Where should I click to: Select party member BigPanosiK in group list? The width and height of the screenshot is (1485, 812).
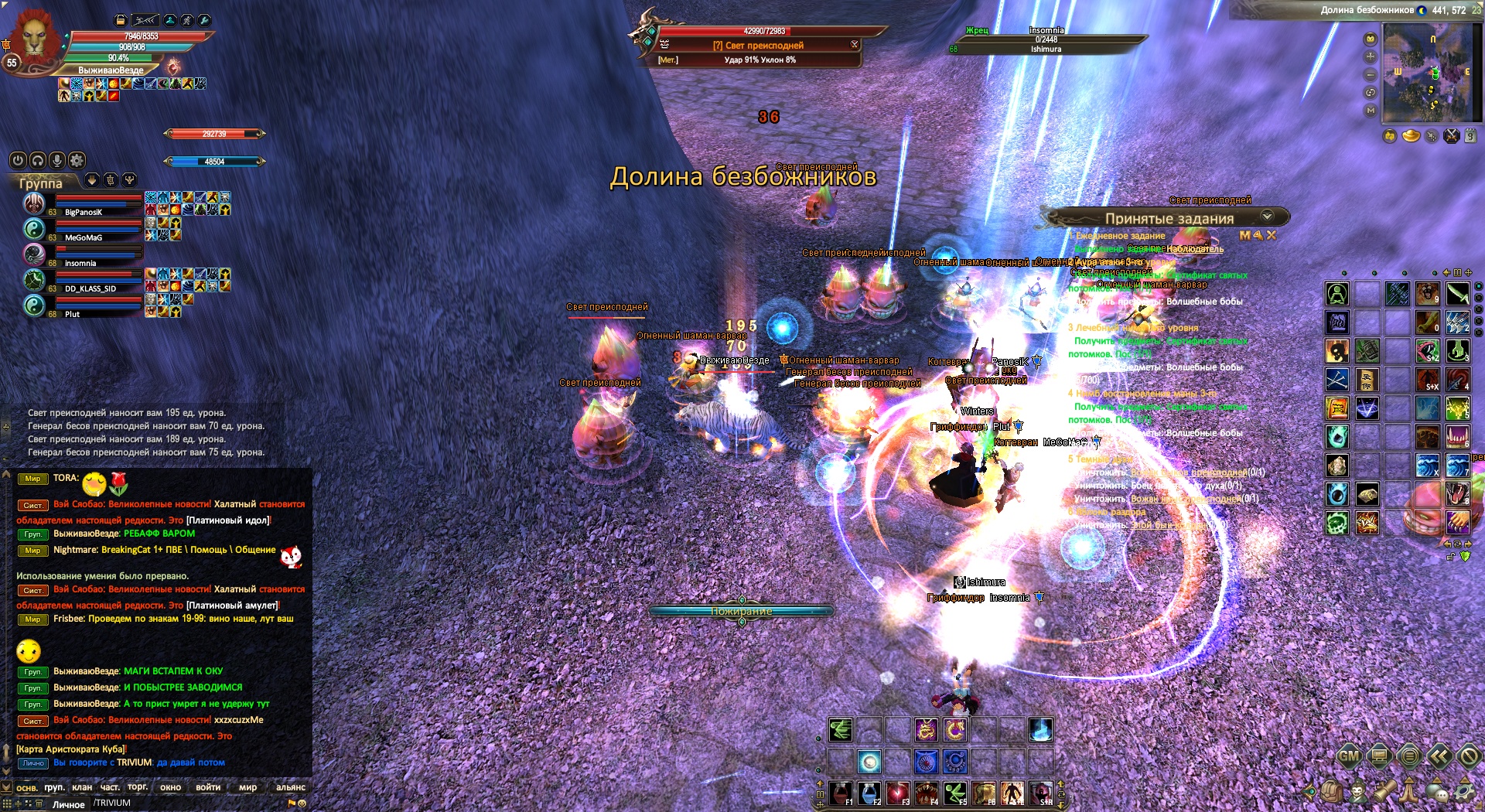click(84, 212)
